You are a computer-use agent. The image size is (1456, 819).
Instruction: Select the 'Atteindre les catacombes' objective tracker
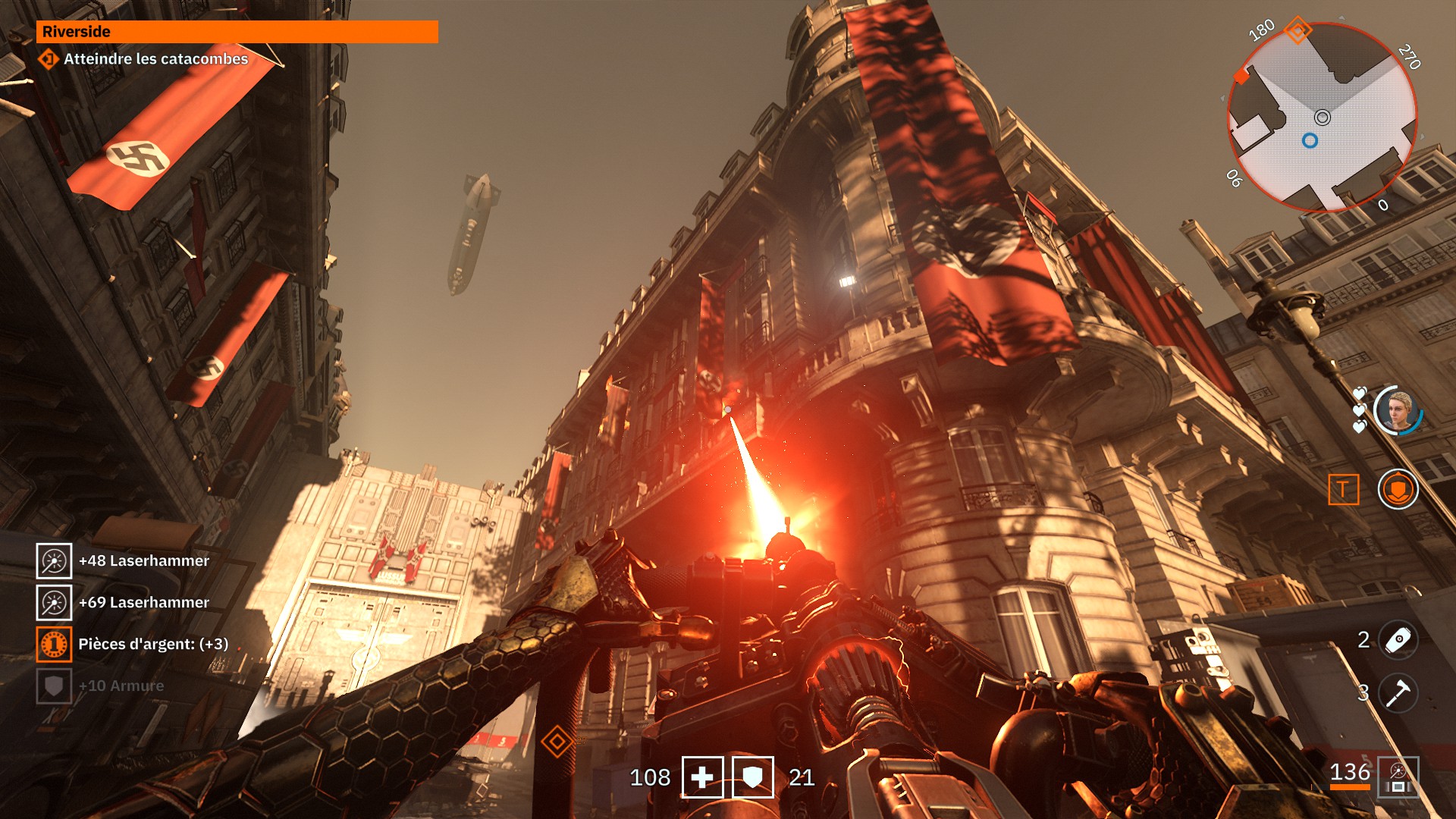click(155, 59)
